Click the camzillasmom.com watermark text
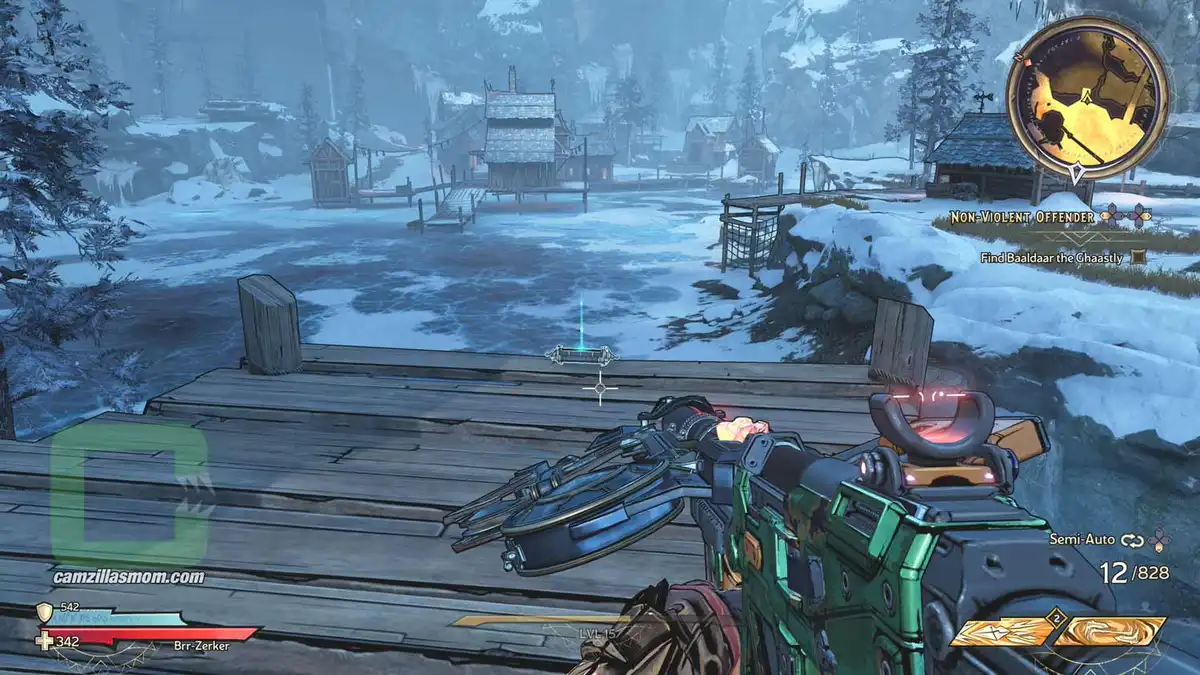Image resolution: width=1200 pixels, height=675 pixels. [x=130, y=577]
